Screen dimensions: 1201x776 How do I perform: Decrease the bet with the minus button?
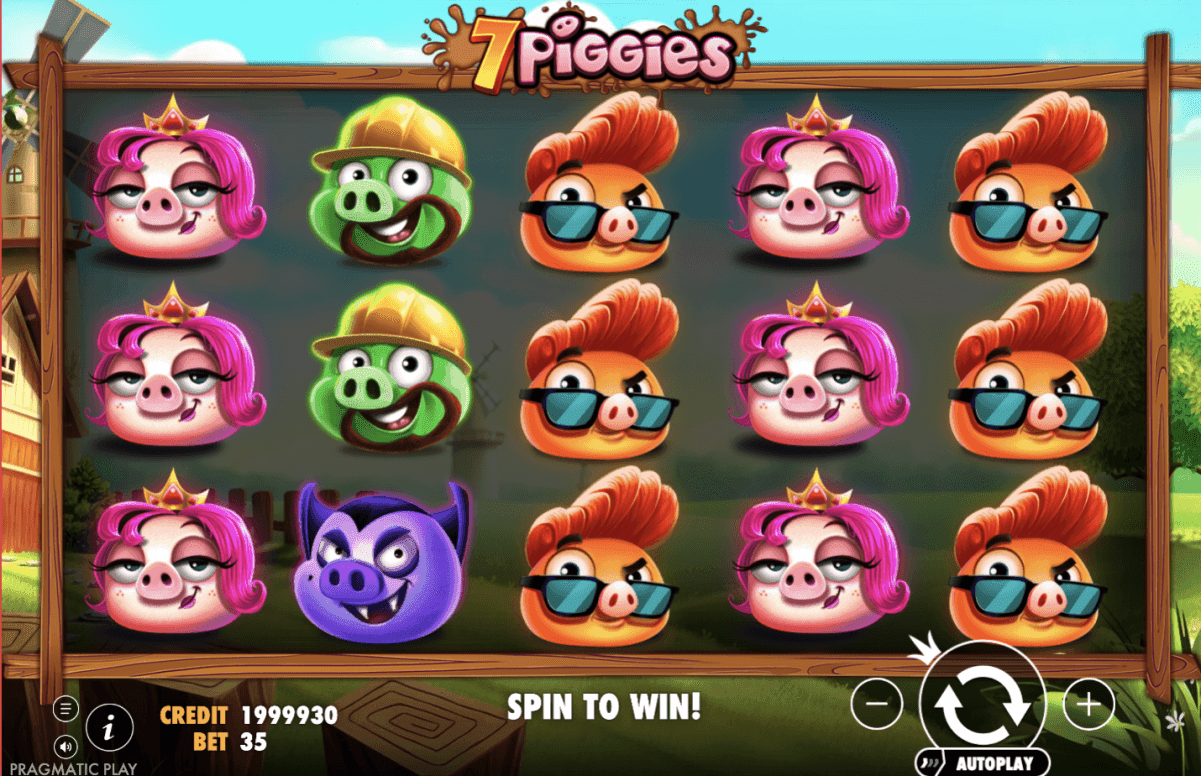coord(877,705)
